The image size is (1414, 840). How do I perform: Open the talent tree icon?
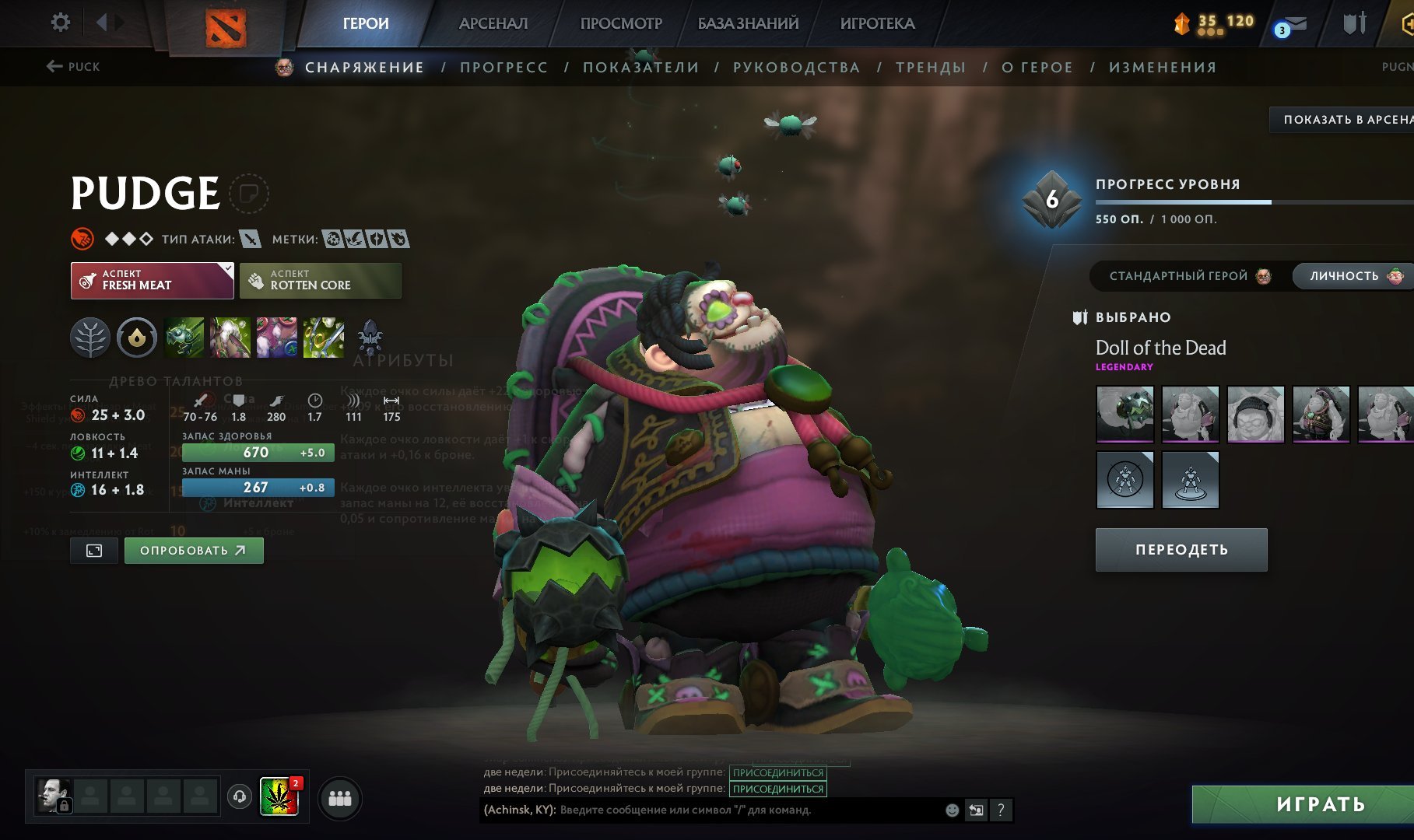[x=90, y=338]
